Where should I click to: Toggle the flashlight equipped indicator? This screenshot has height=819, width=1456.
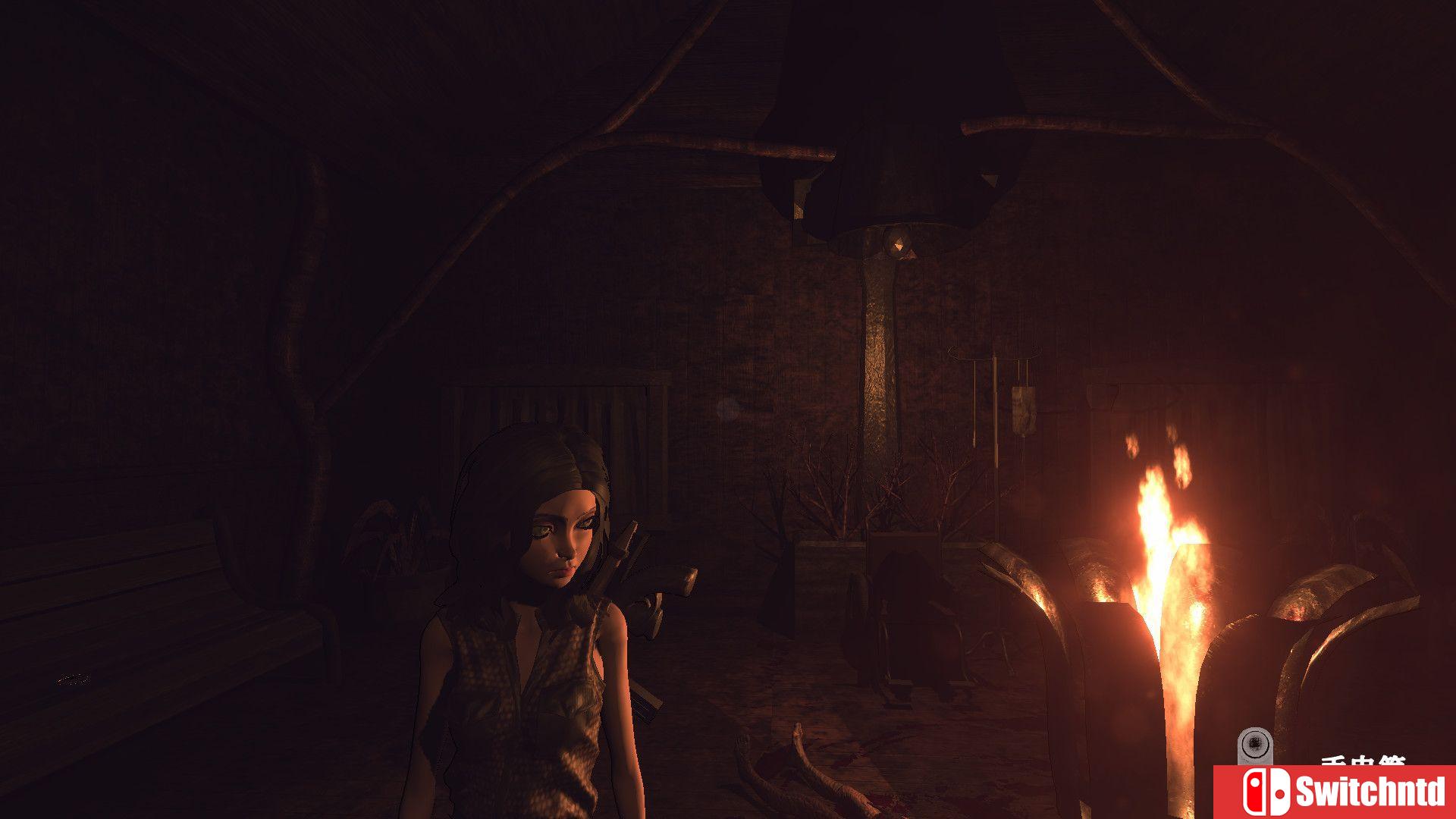(x=1254, y=743)
